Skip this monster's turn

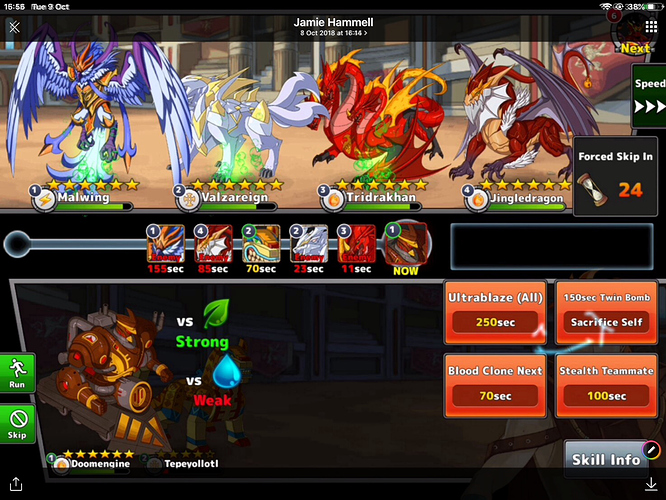[17, 423]
